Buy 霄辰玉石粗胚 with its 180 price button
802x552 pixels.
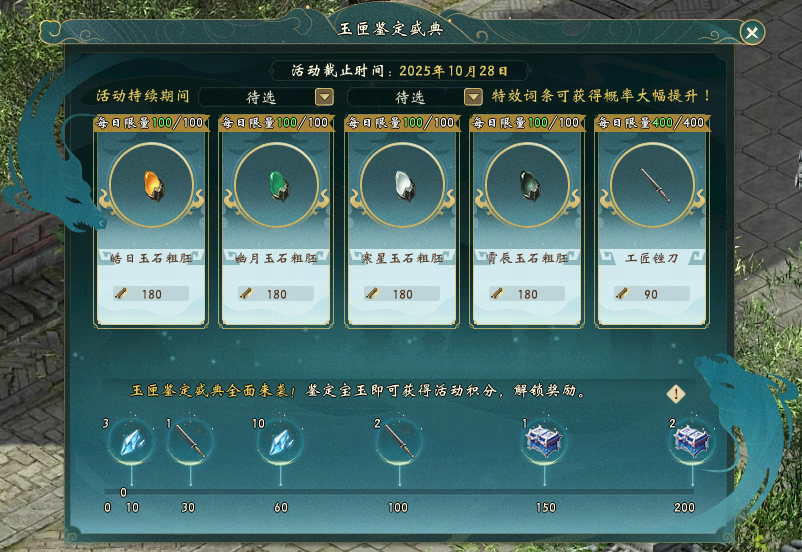click(x=527, y=294)
